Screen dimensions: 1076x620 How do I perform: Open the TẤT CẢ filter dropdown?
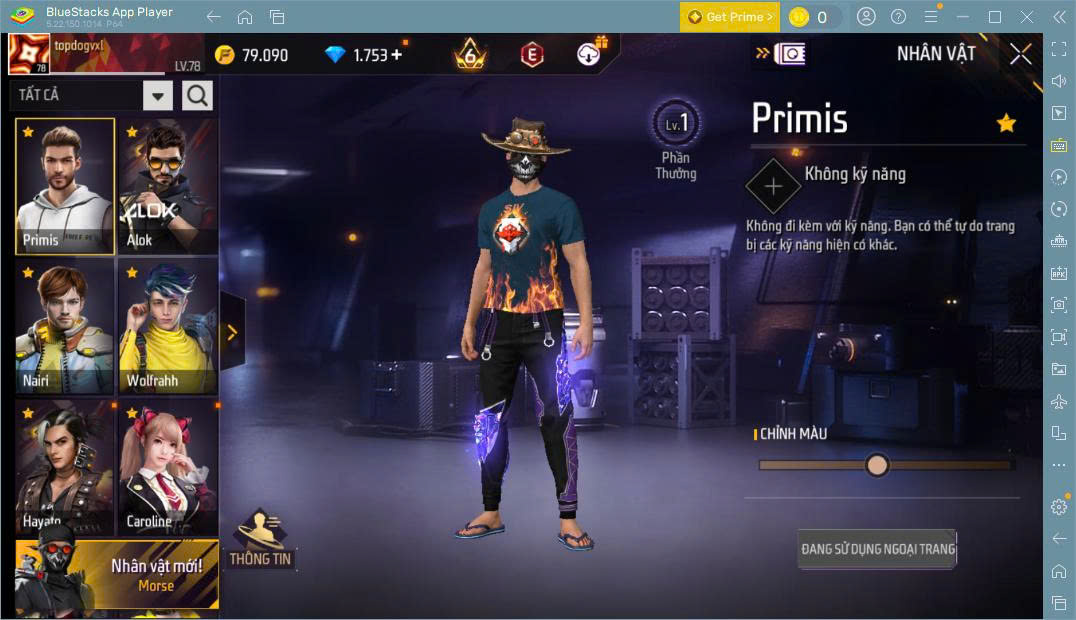click(x=158, y=95)
